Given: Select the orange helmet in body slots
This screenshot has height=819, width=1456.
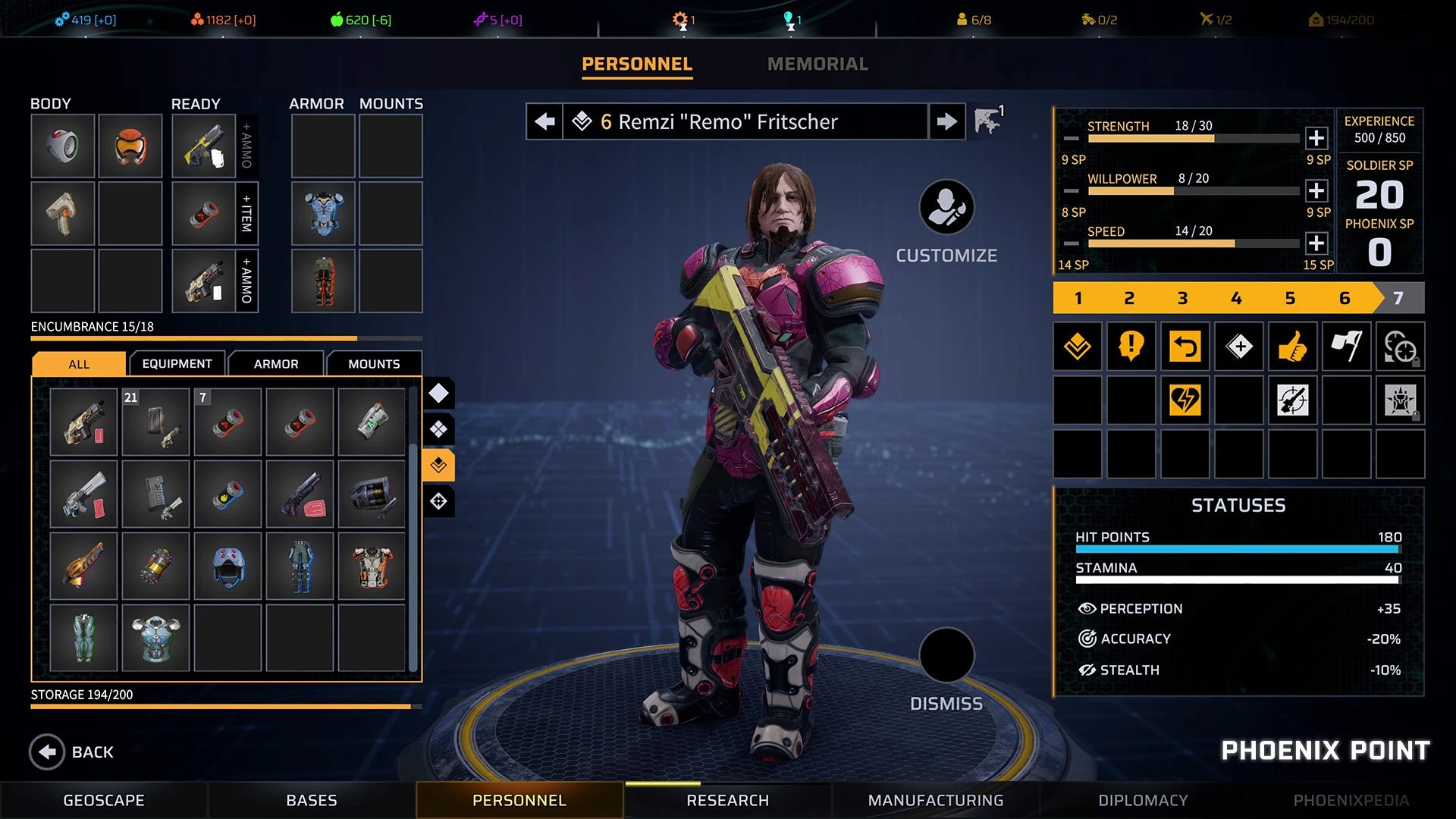Looking at the screenshot, I should (x=130, y=146).
